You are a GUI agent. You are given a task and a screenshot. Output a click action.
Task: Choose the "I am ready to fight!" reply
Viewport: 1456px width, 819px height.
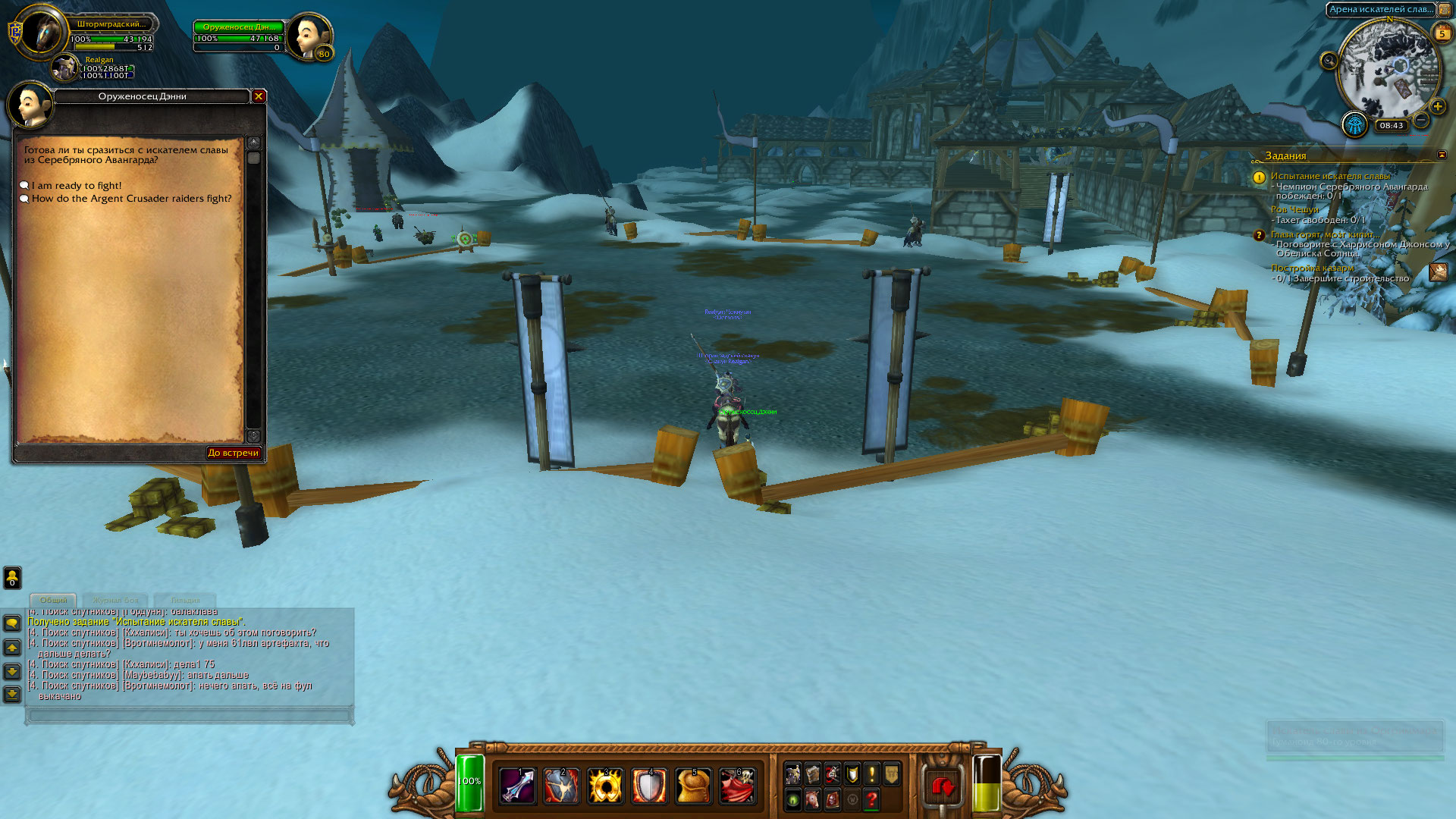coord(76,186)
